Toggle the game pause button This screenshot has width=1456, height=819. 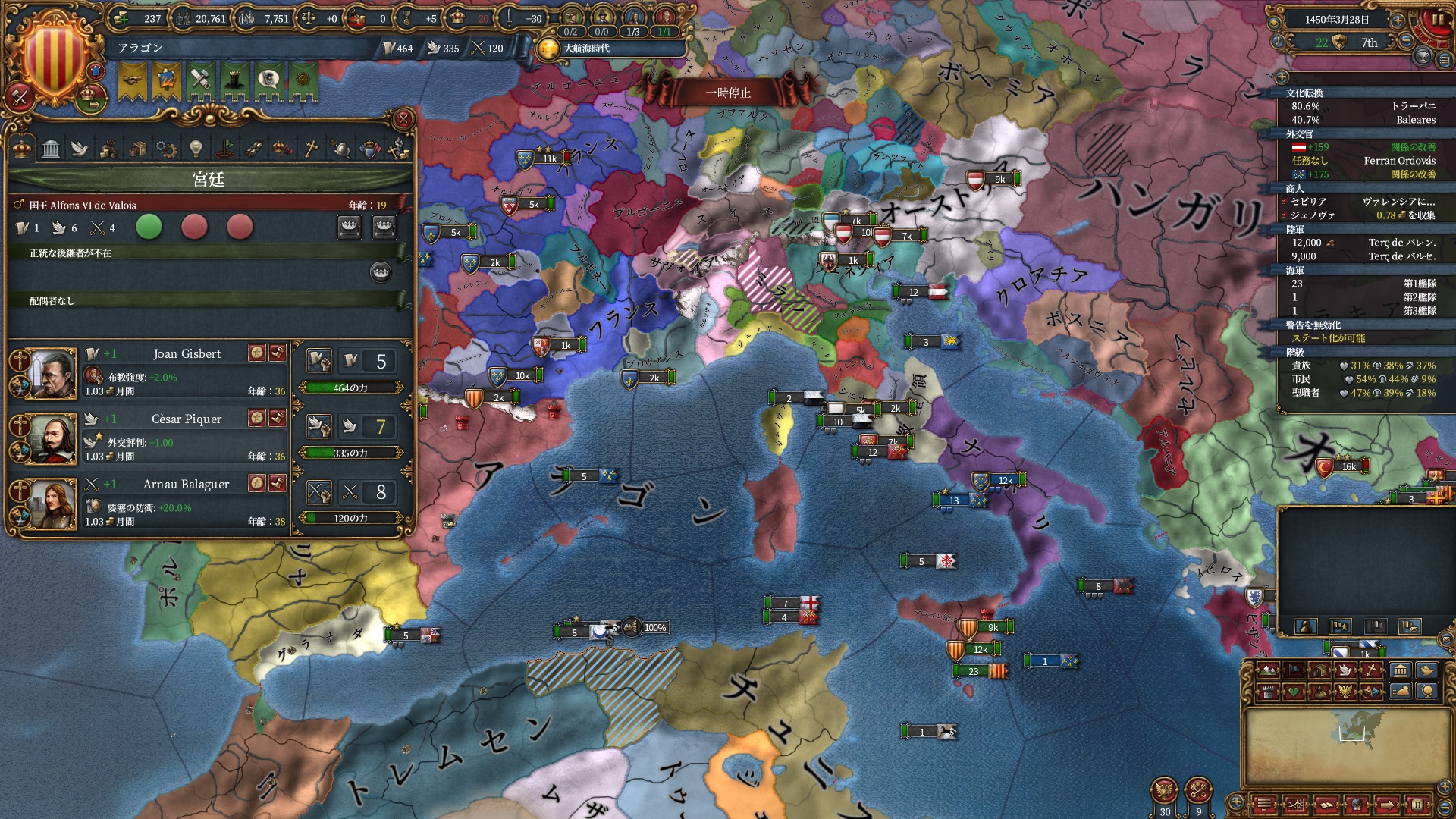[1437, 20]
